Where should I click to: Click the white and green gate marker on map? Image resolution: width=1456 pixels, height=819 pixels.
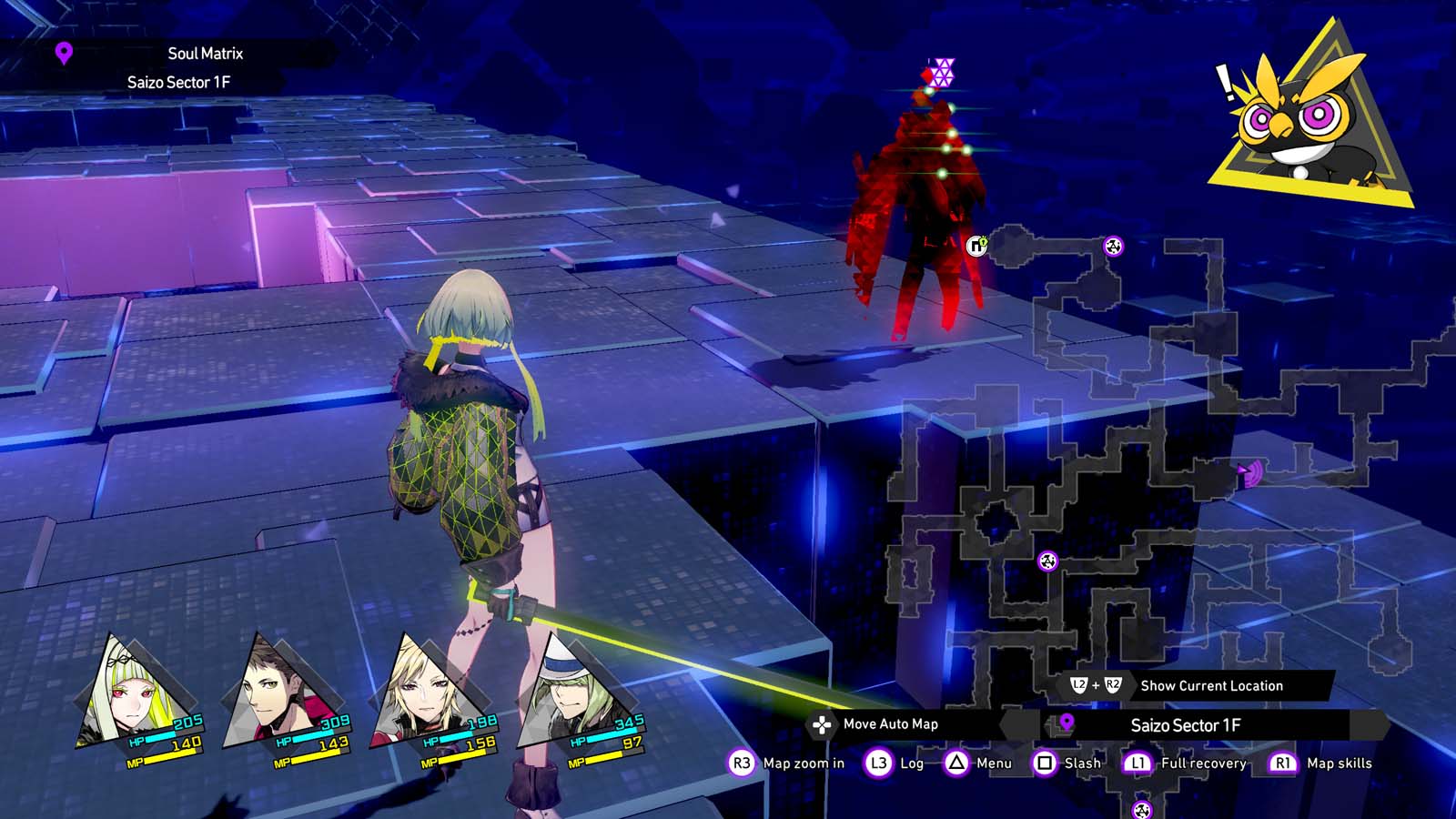coord(976,245)
